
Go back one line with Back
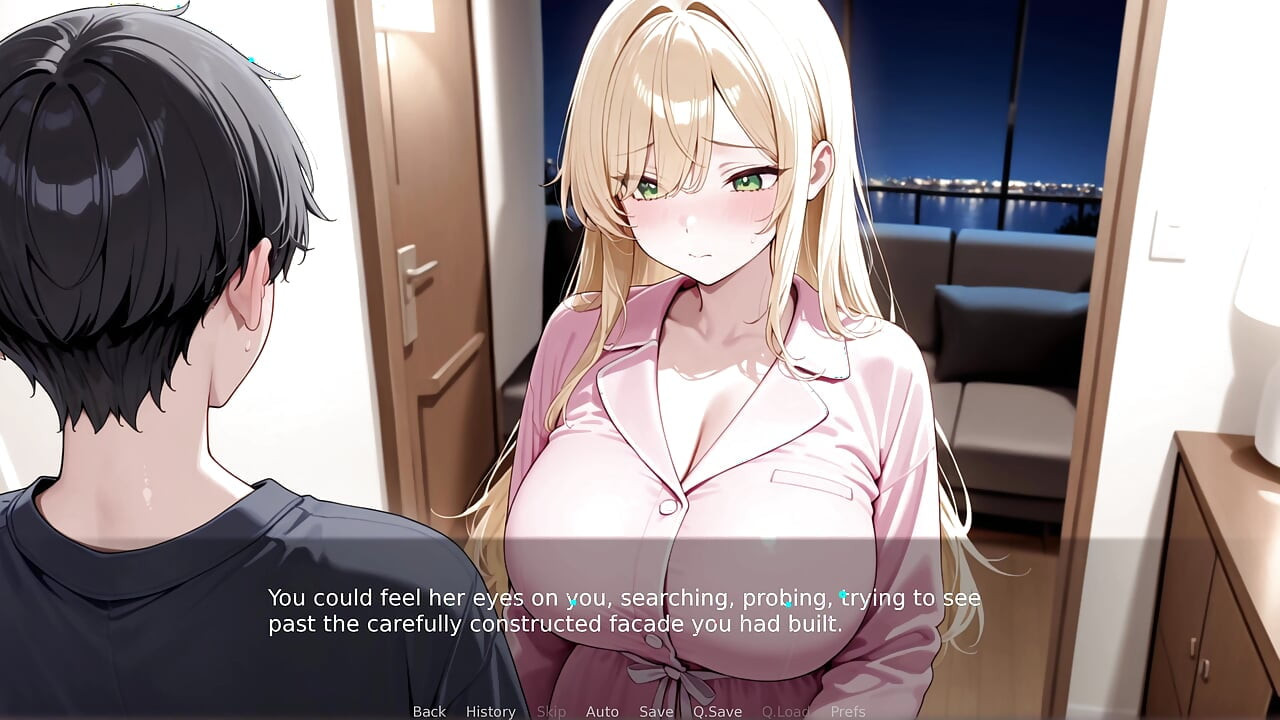point(429,711)
